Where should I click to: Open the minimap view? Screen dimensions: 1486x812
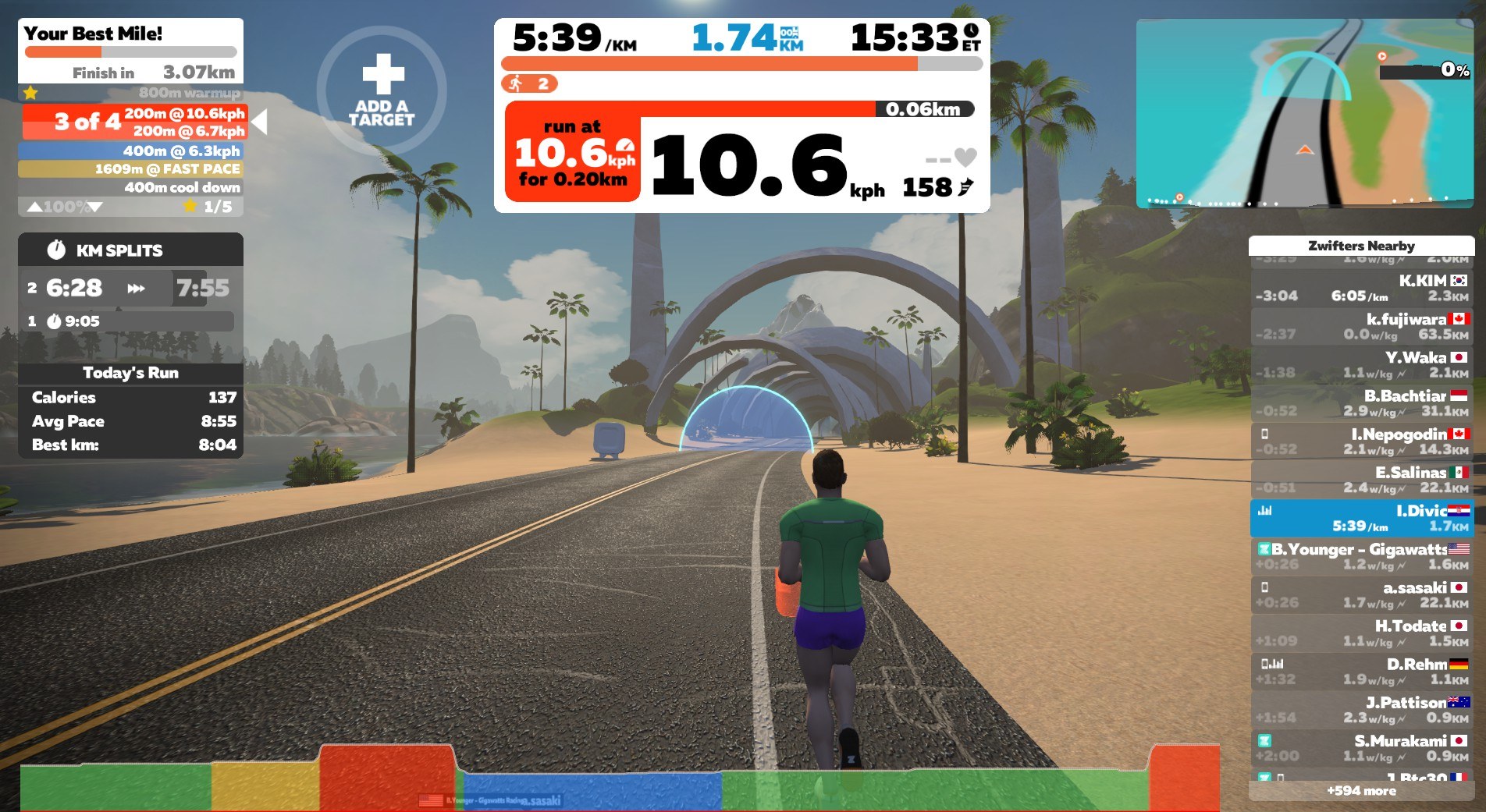point(1304,114)
